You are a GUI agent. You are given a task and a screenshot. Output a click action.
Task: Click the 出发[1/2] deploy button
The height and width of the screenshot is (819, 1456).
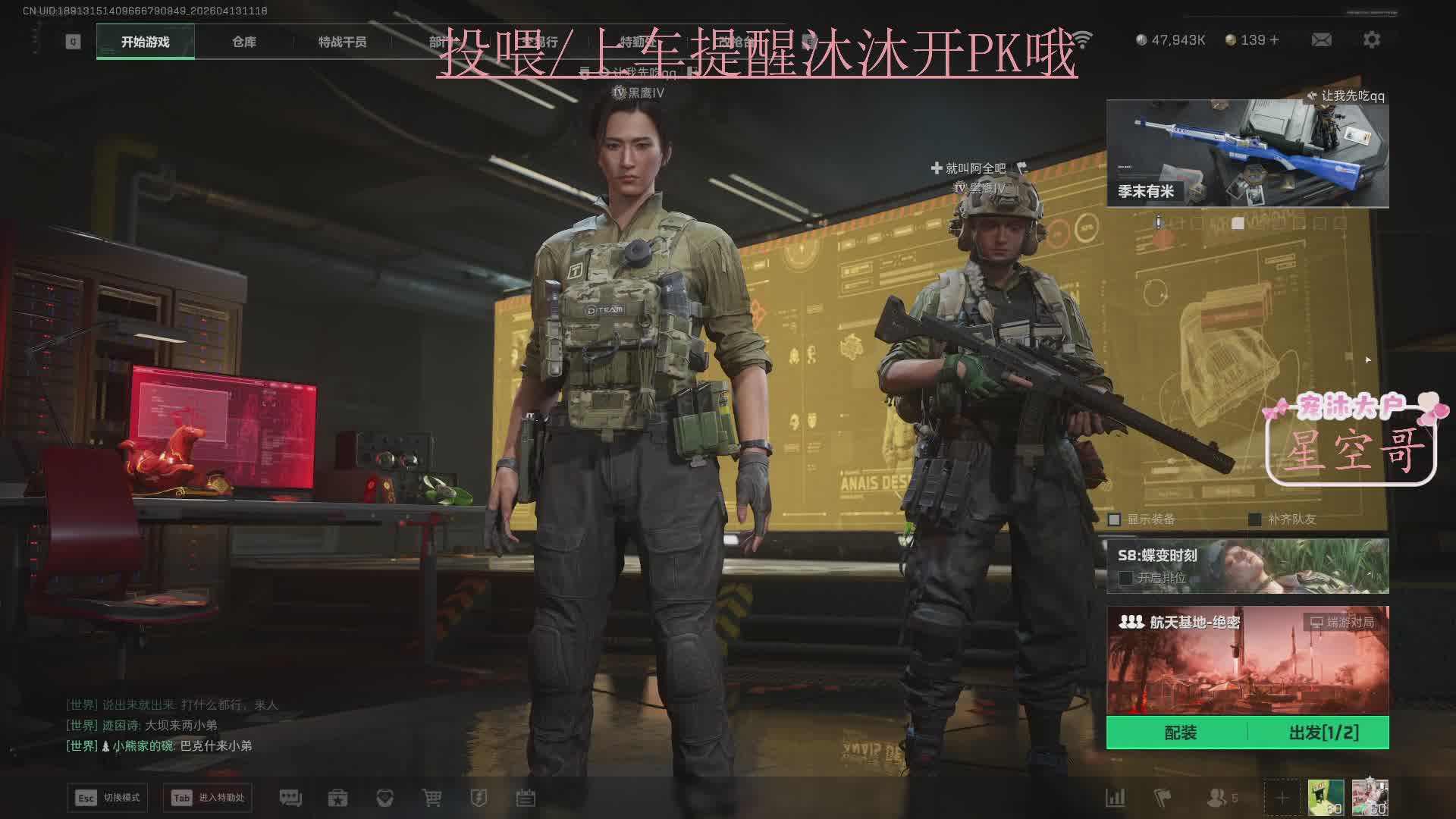tap(1323, 733)
